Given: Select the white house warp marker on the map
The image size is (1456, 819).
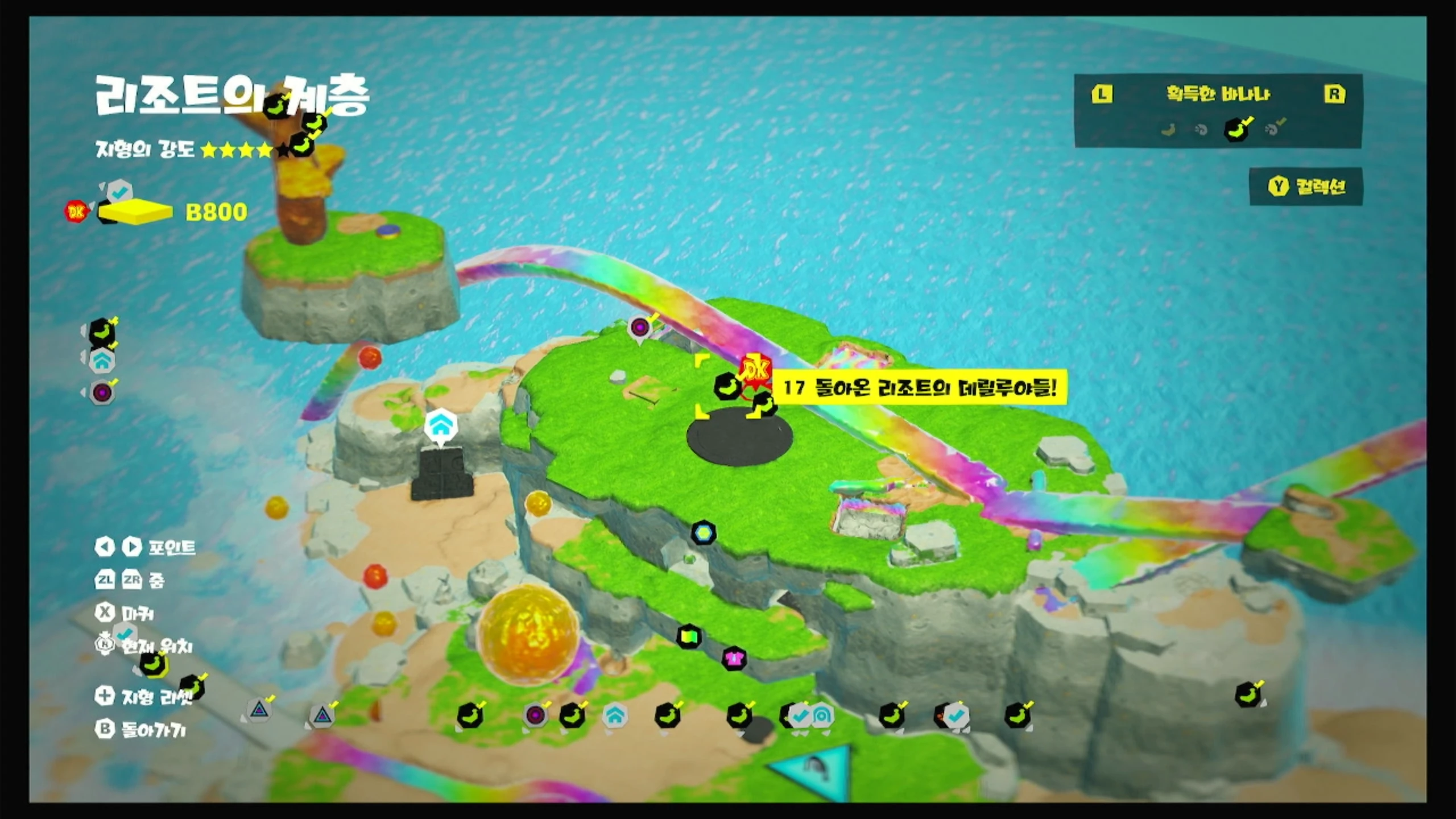Looking at the screenshot, I should [441, 425].
